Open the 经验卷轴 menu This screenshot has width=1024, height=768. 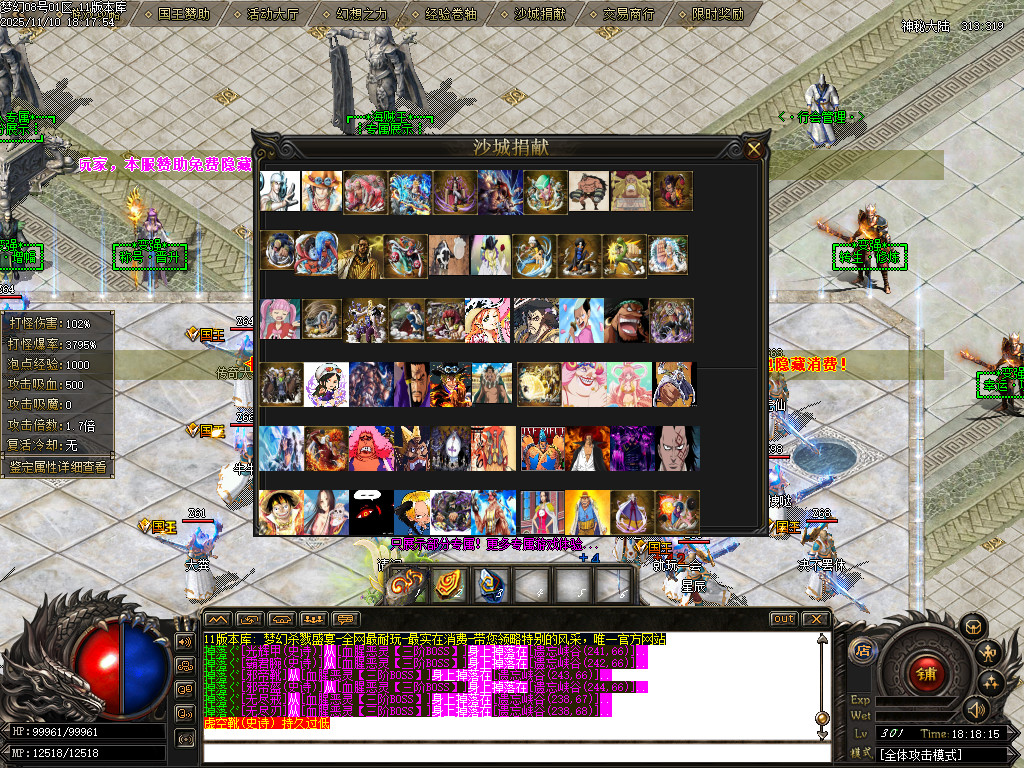click(451, 14)
